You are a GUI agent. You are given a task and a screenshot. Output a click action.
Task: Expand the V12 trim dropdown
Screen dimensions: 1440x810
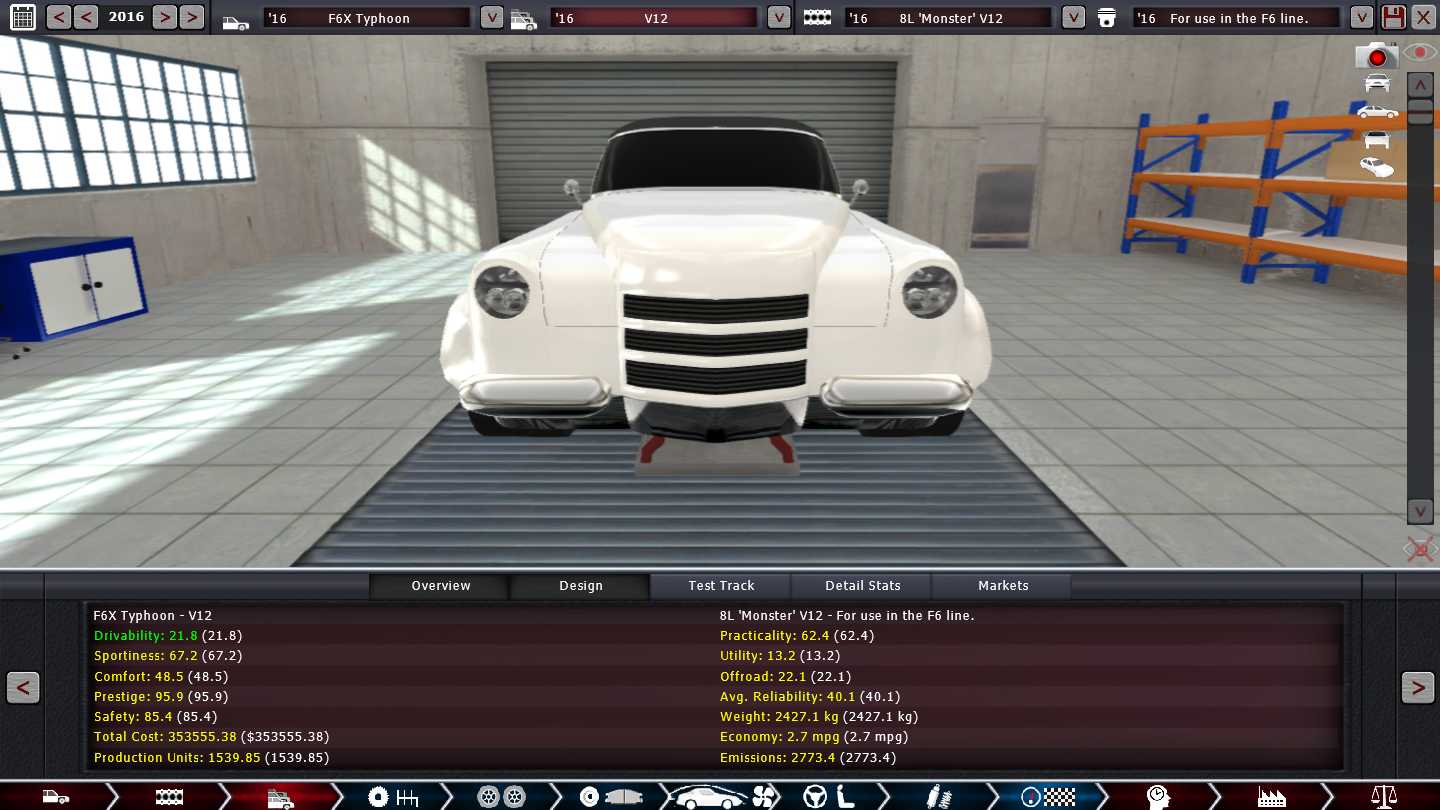(778, 17)
